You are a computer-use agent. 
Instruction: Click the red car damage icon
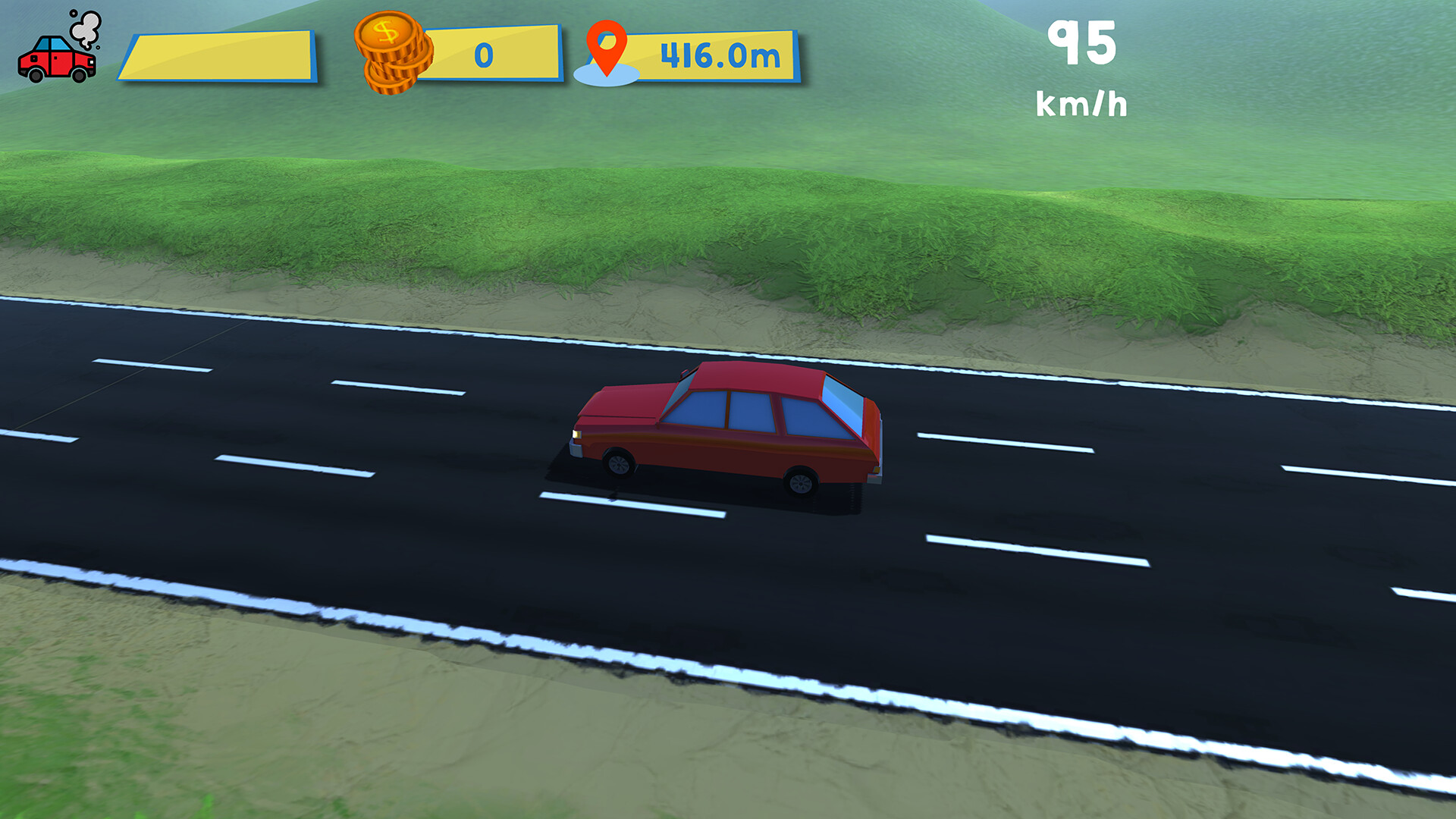click(57, 61)
